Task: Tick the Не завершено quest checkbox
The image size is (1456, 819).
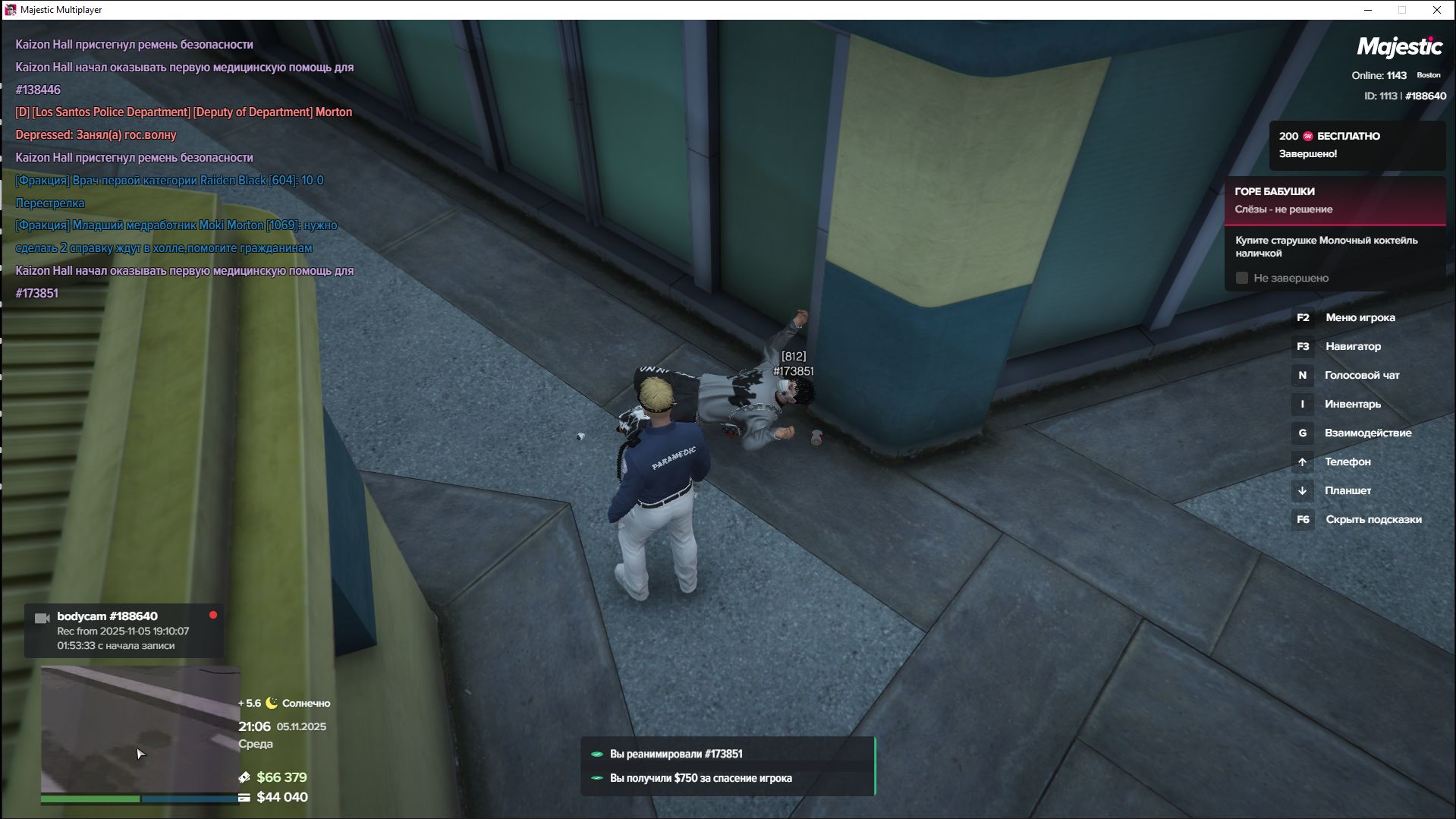Action: point(1242,279)
